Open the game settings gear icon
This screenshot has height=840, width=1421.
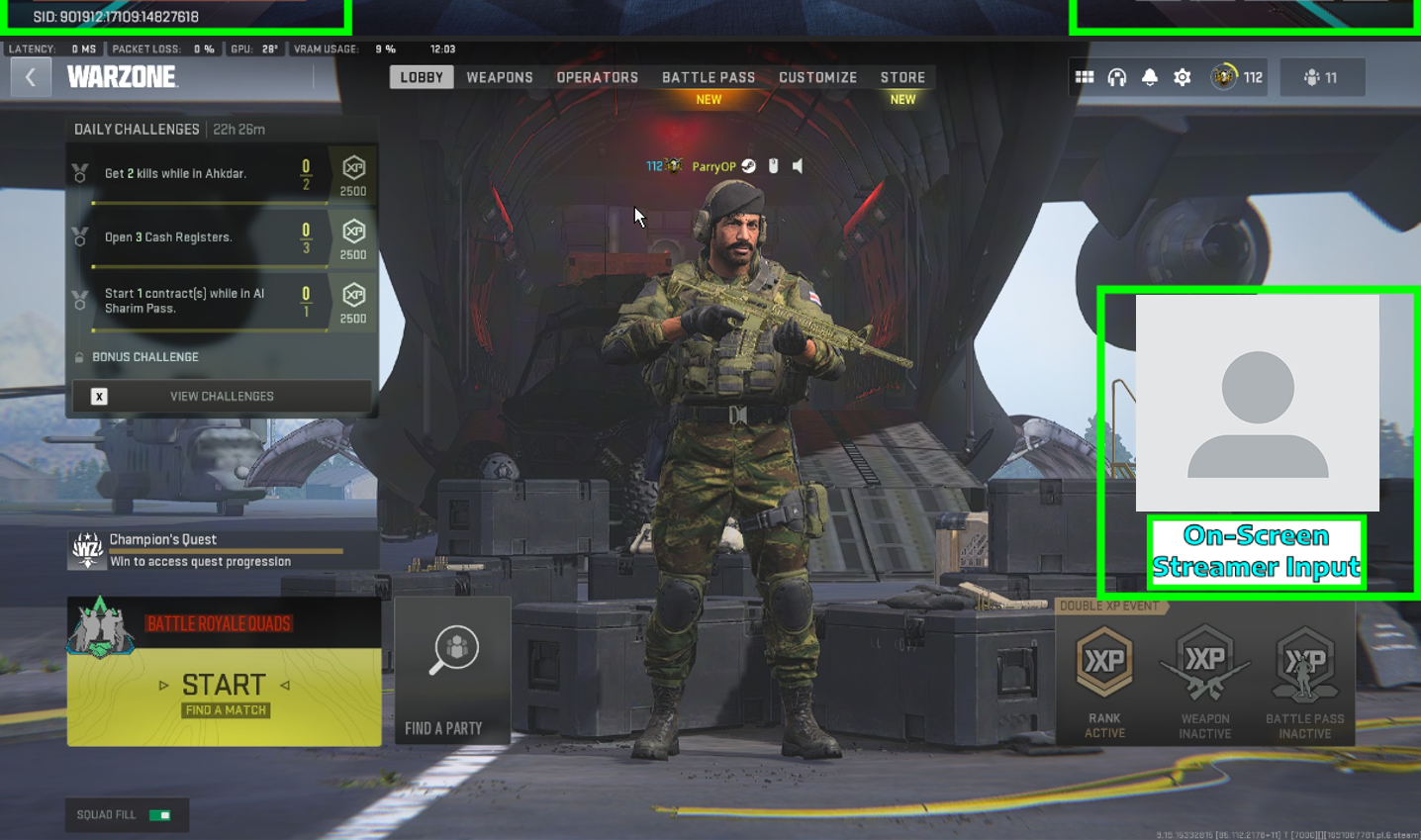1181,76
